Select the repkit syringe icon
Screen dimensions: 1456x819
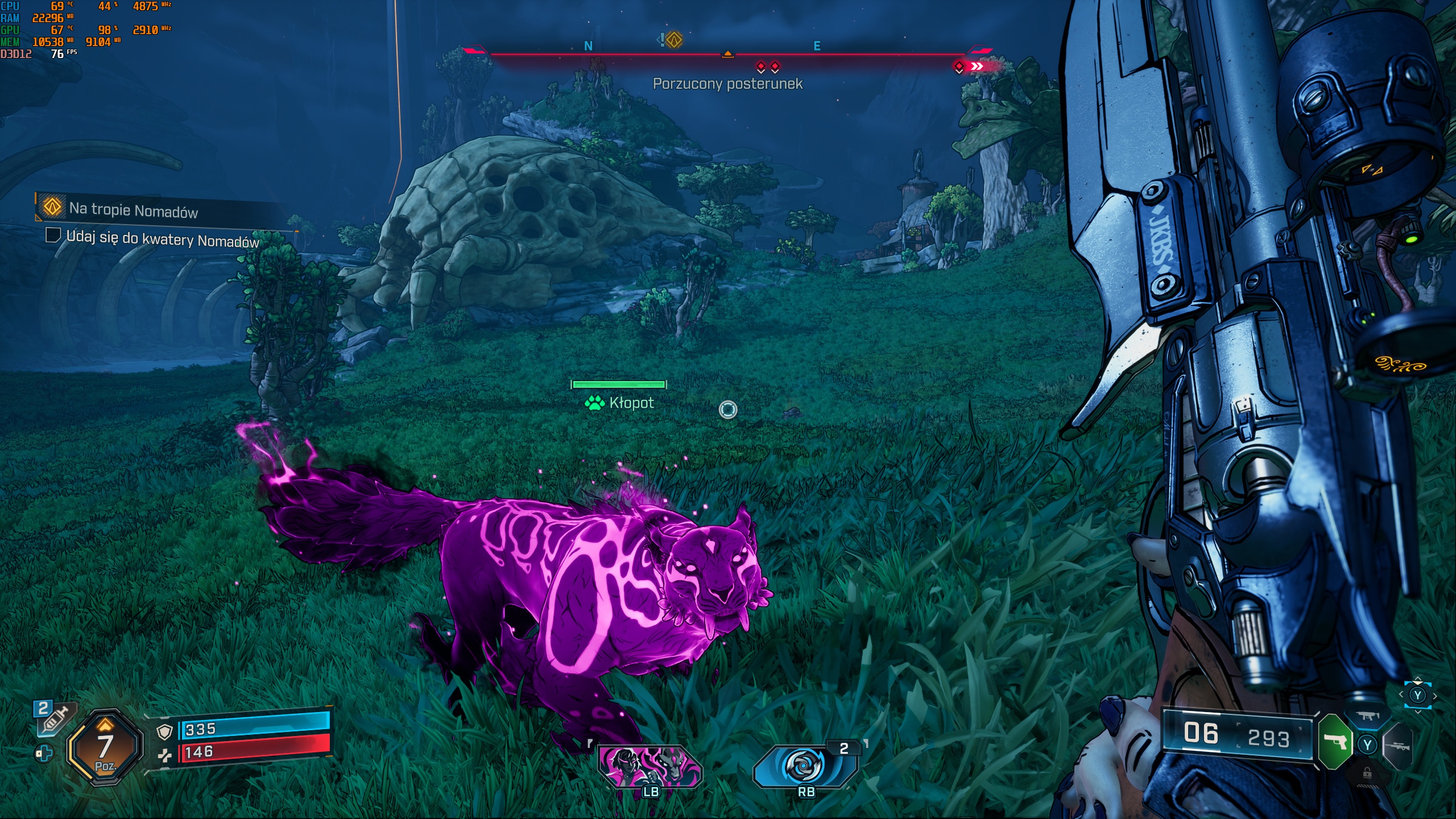click(55, 718)
